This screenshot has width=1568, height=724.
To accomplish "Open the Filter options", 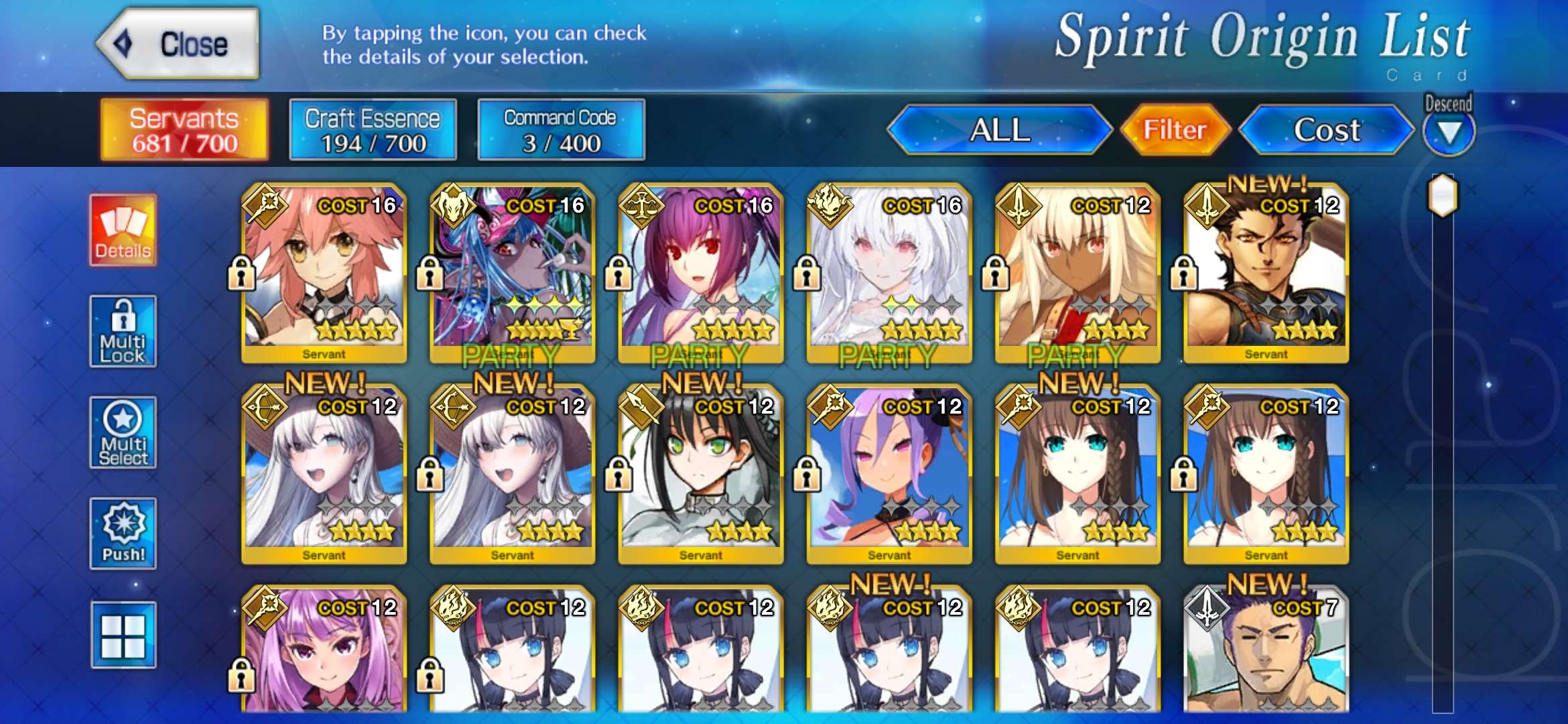I will coord(1175,129).
